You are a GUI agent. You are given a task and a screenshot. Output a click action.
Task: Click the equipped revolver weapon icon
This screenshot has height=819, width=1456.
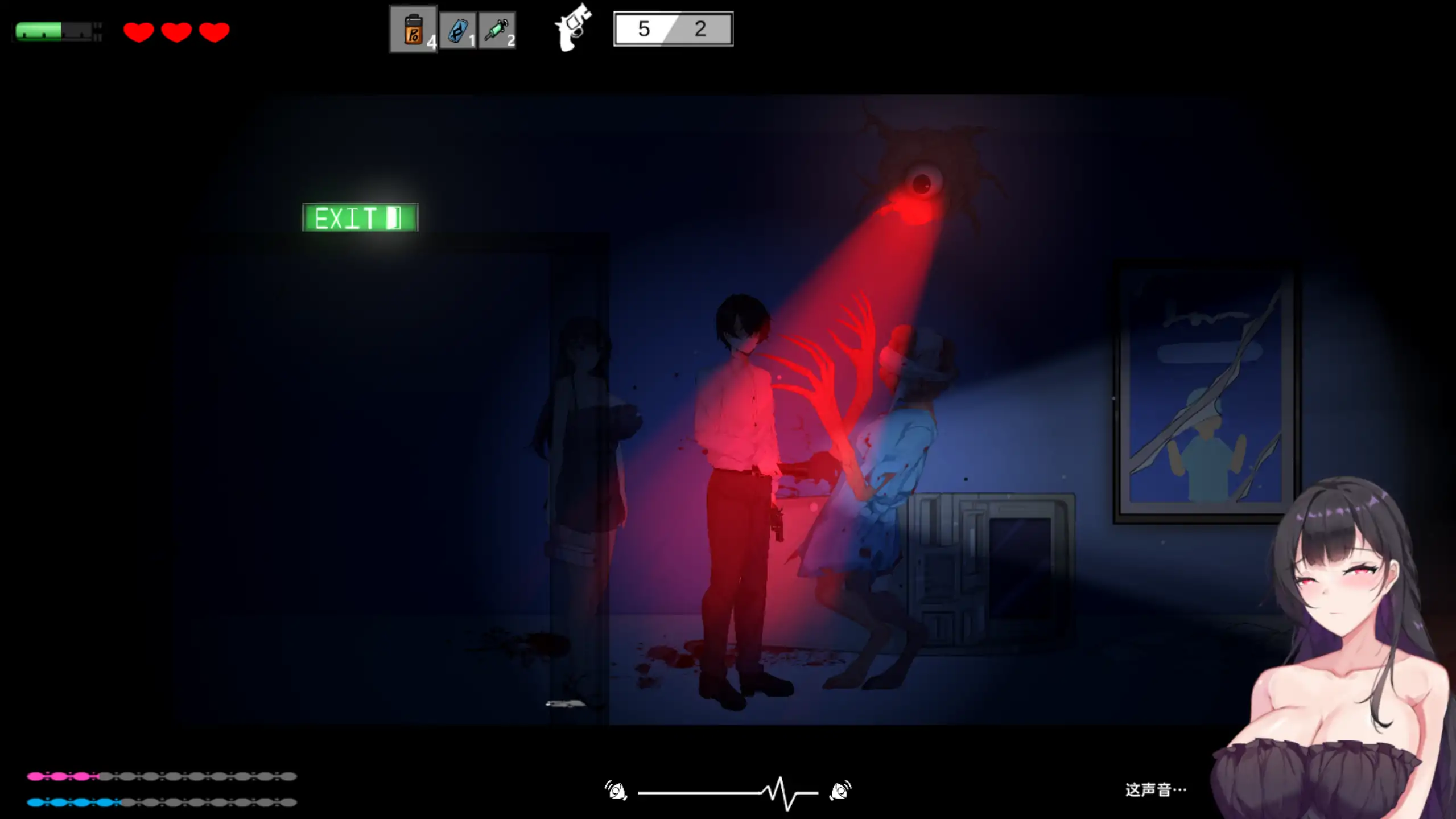coord(572,28)
